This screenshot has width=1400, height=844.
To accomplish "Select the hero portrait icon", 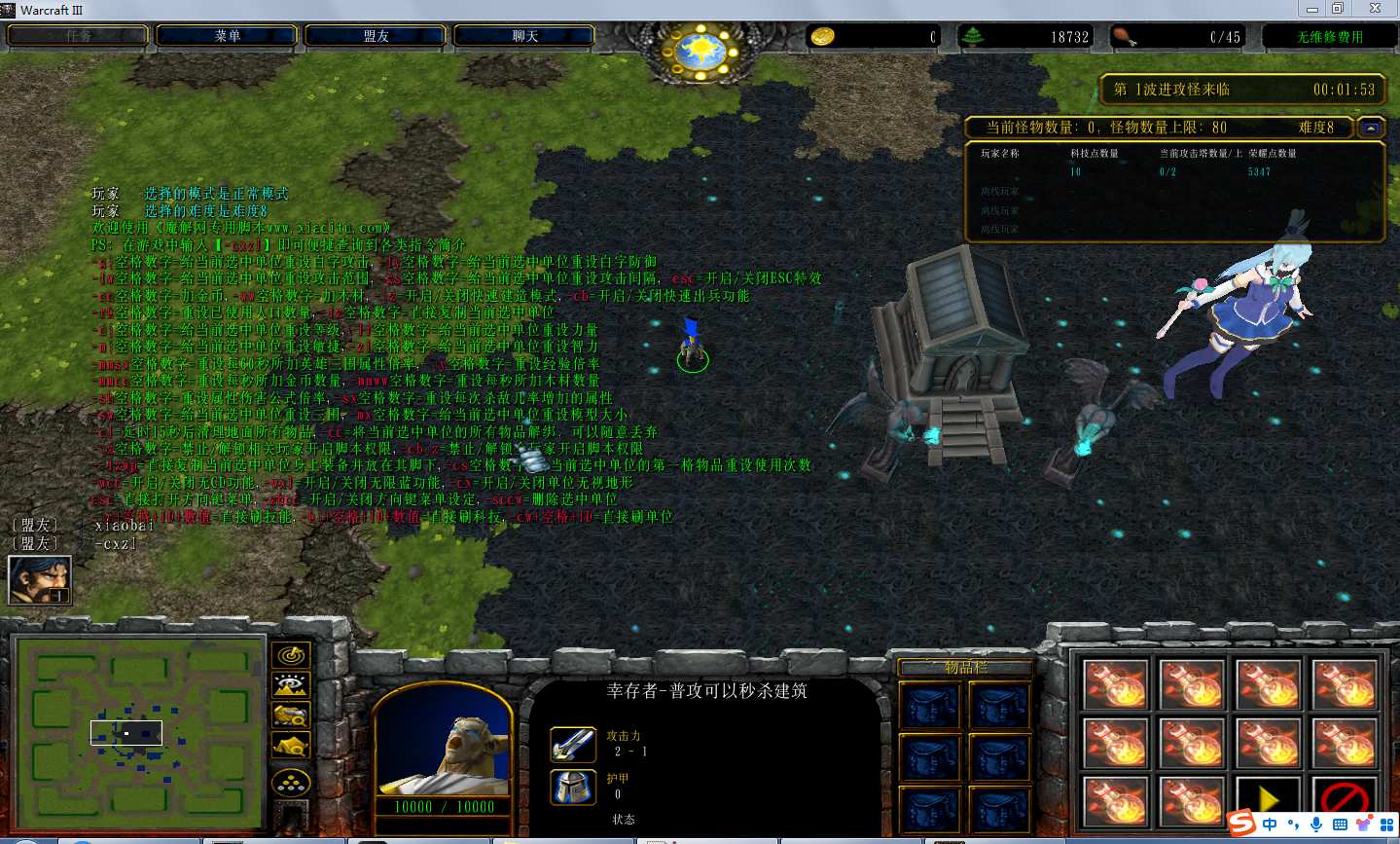I will pyautogui.click(x=40, y=580).
